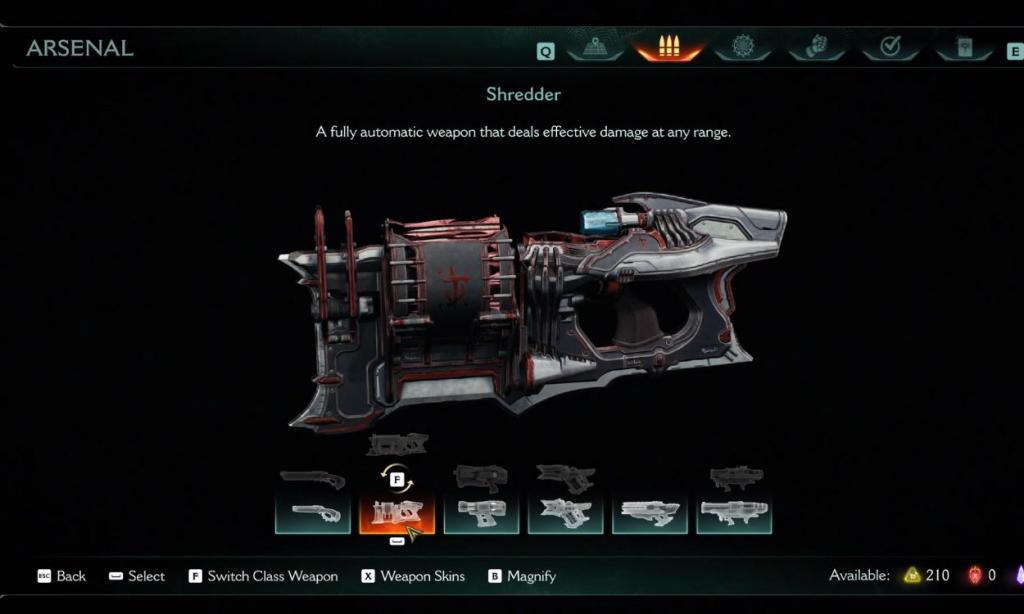
Task: Go Back from the Arsenal screen
Action: [x=61, y=576]
